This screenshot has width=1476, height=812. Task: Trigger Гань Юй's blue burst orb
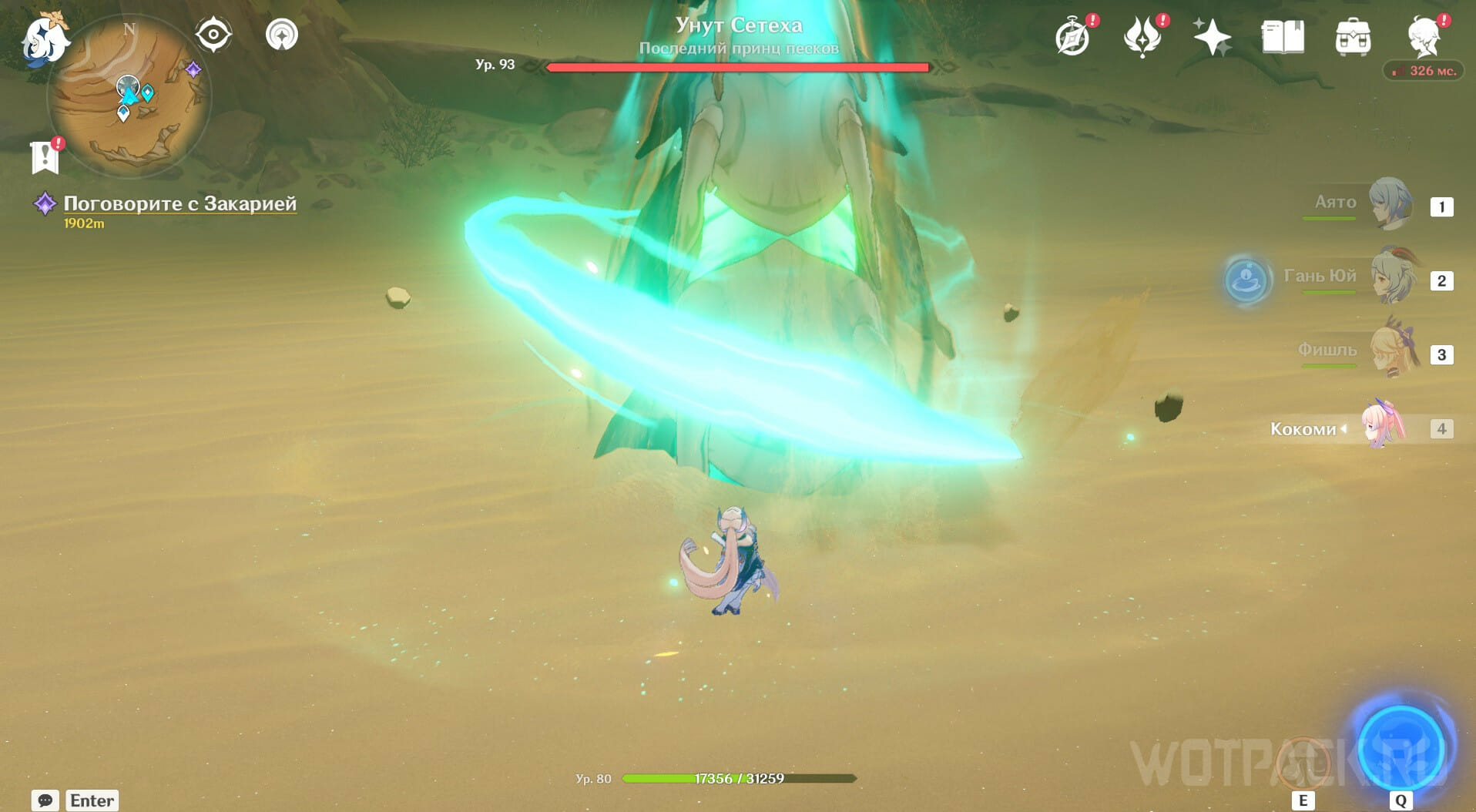coord(1247,278)
